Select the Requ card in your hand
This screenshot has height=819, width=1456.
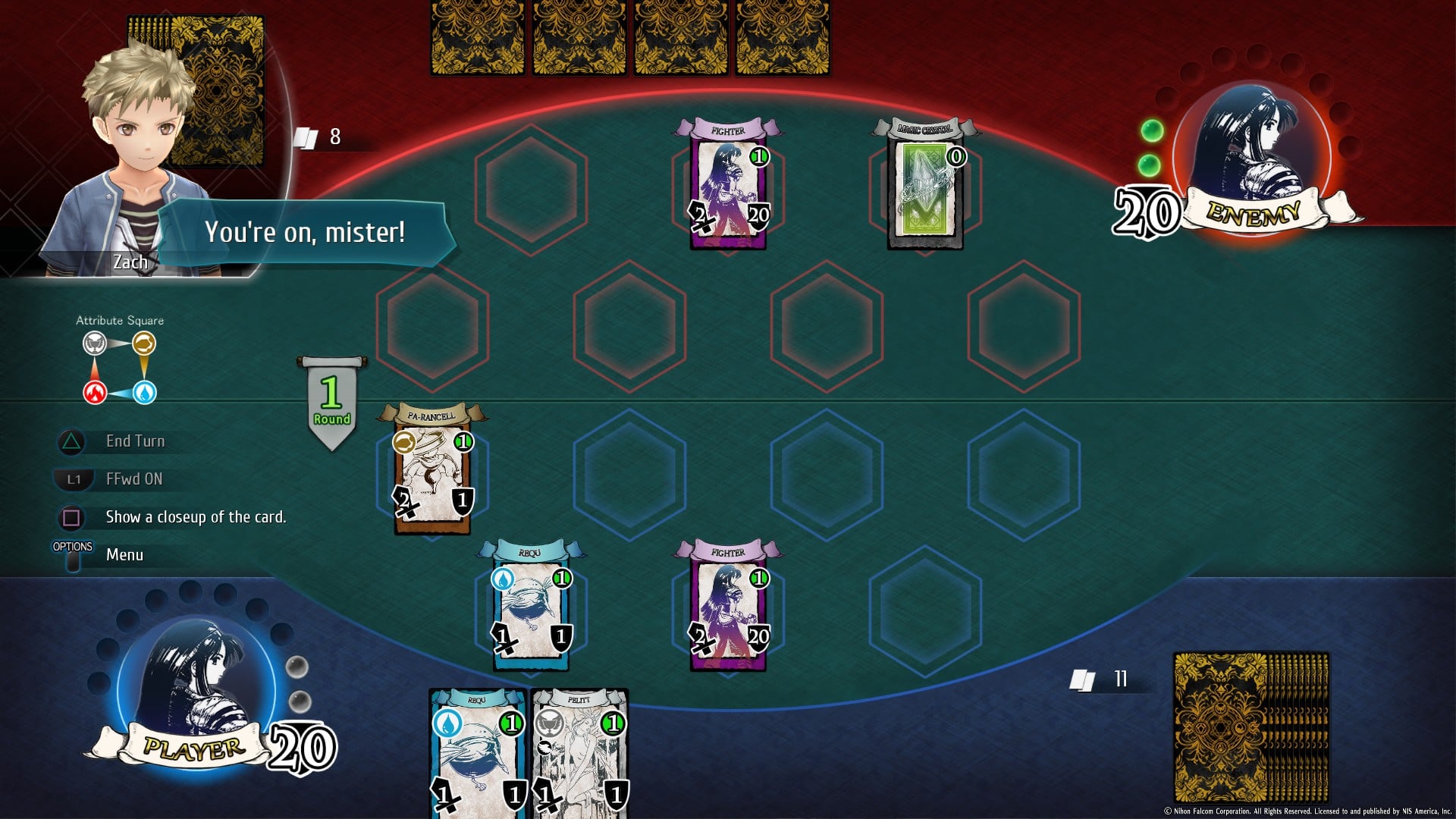pyautogui.click(x=478, y=755)
